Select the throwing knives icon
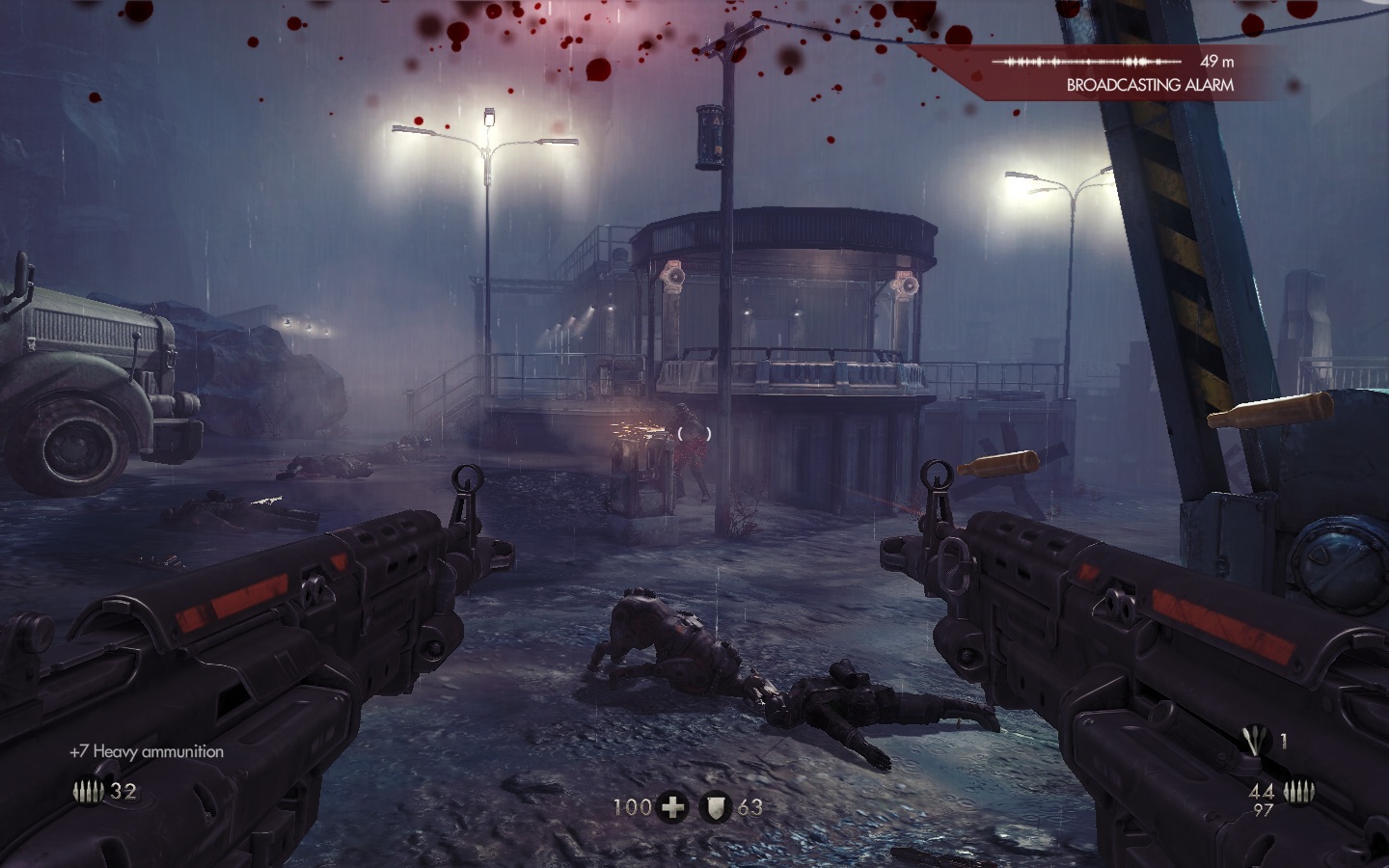Screen dimensions: 1389x868 click(1257, 741)
